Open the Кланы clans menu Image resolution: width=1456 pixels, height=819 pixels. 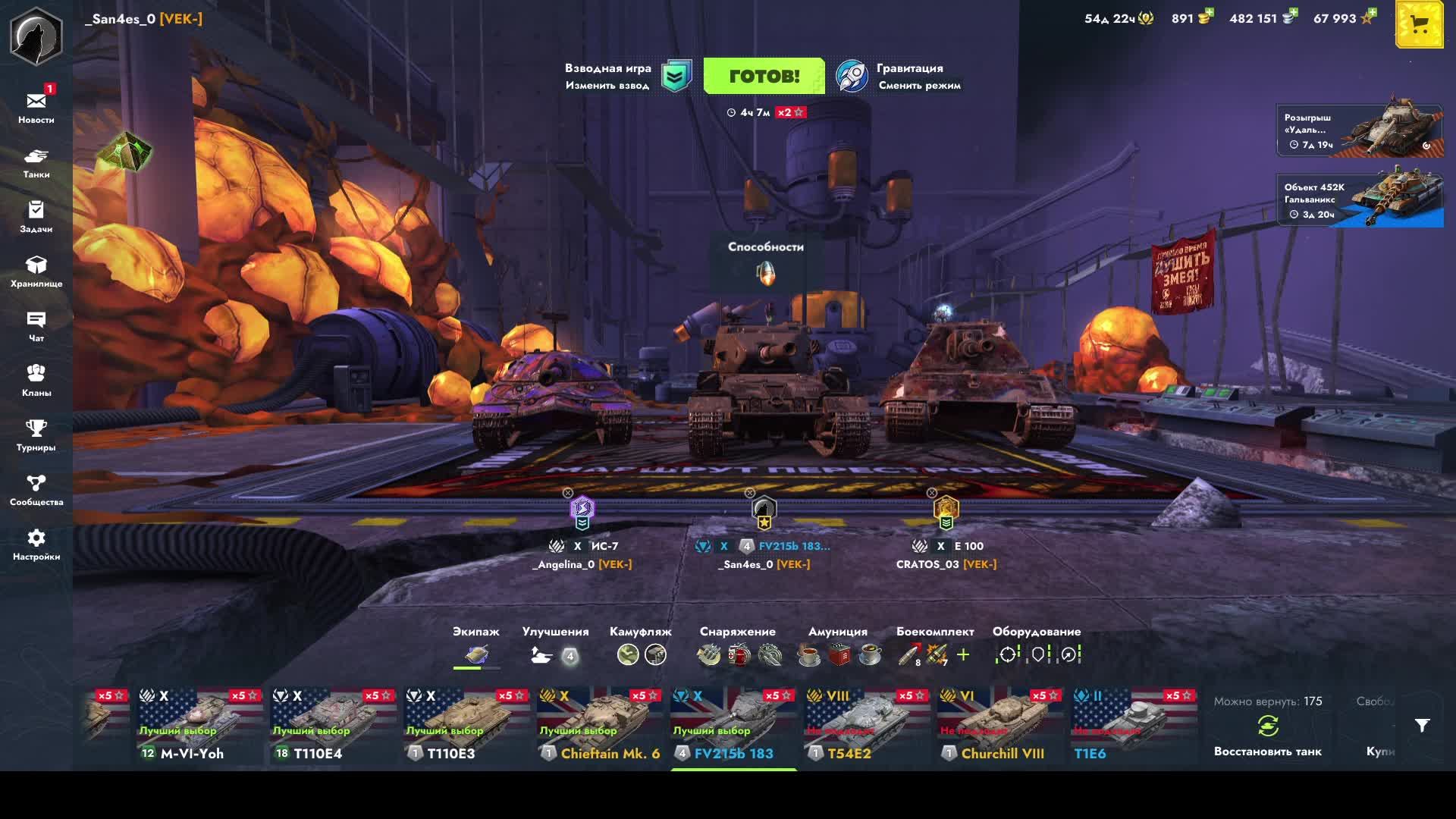36,381
